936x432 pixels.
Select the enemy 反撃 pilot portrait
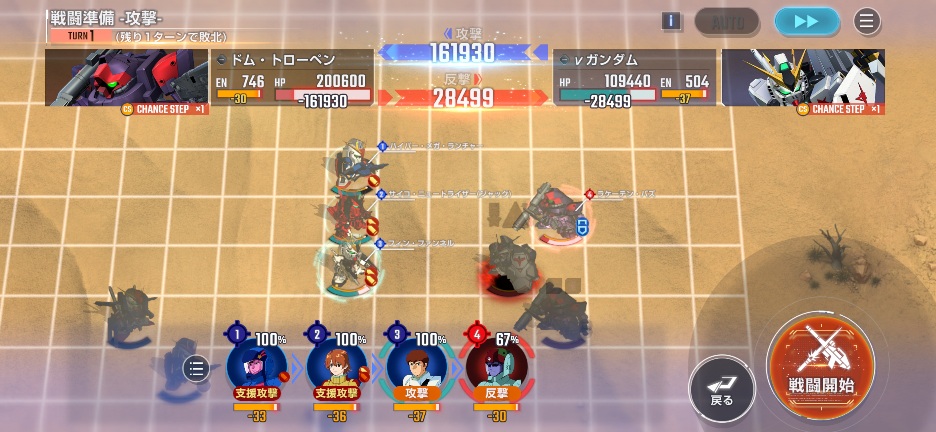tap(496, 362)
